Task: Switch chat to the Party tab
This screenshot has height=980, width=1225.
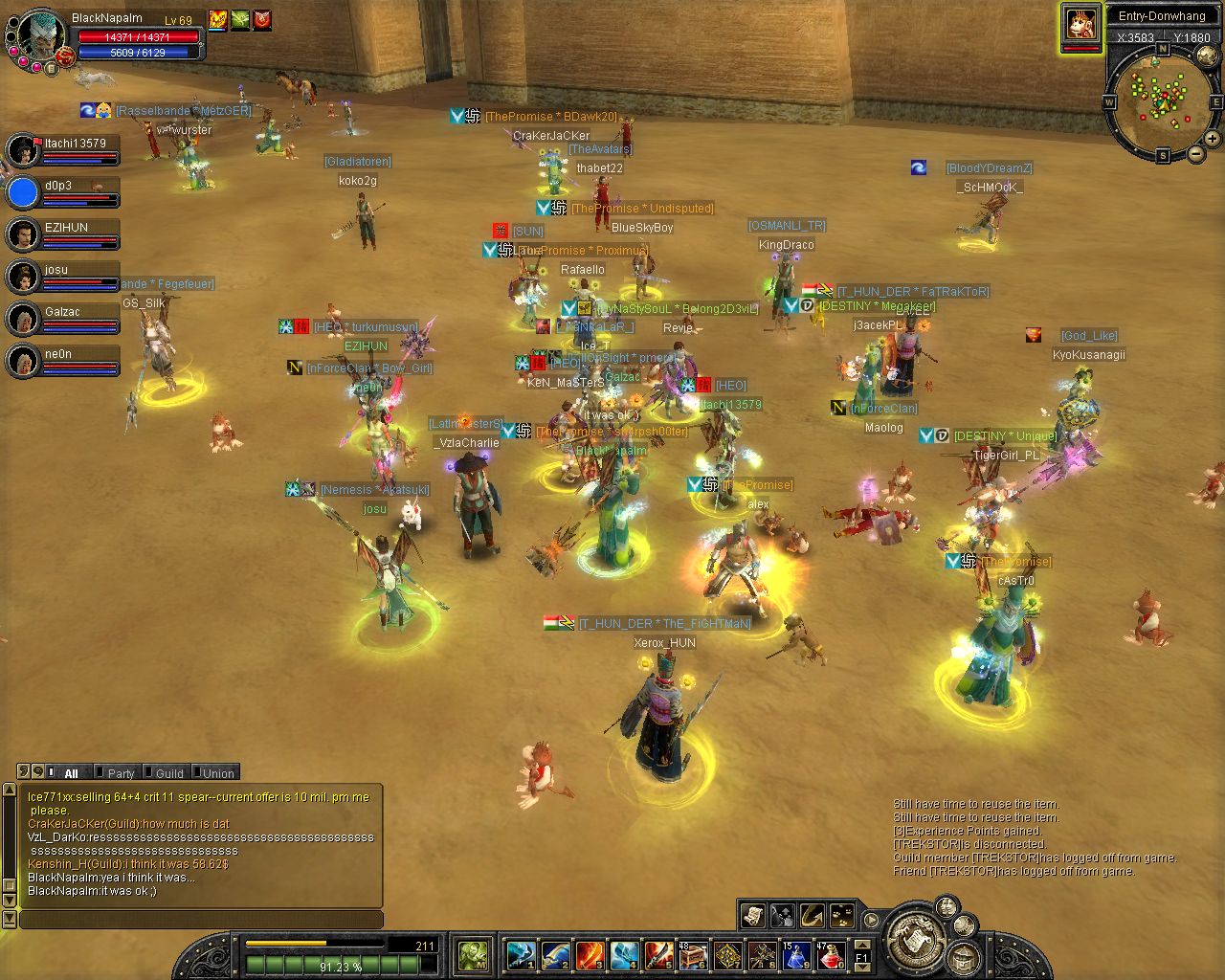Action: [121, 773]
